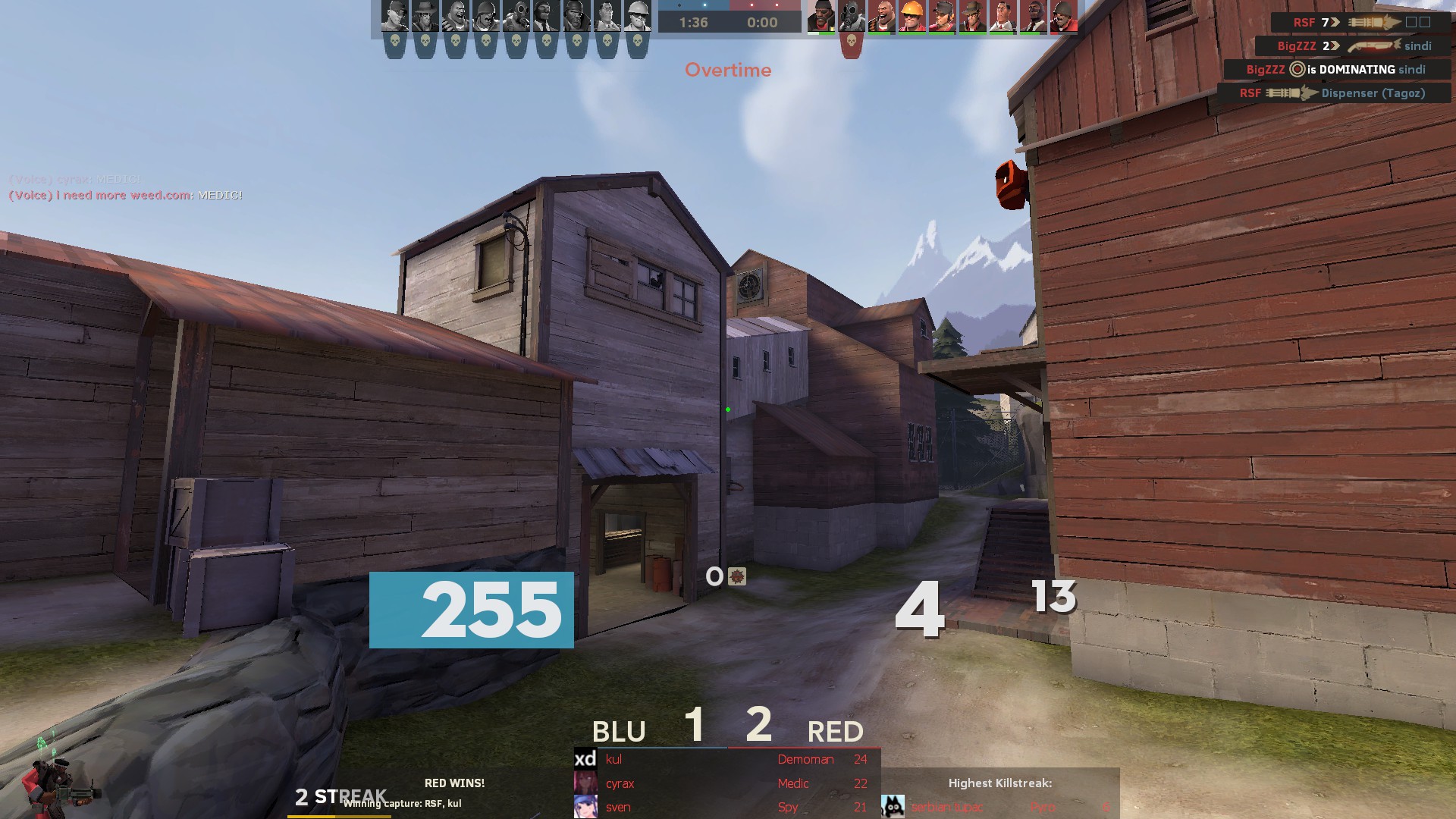Image resolution: width=1456 pixels, height=819 pixels.
Task: Select the RED team Heavy portrait
Action: [882, 16]
